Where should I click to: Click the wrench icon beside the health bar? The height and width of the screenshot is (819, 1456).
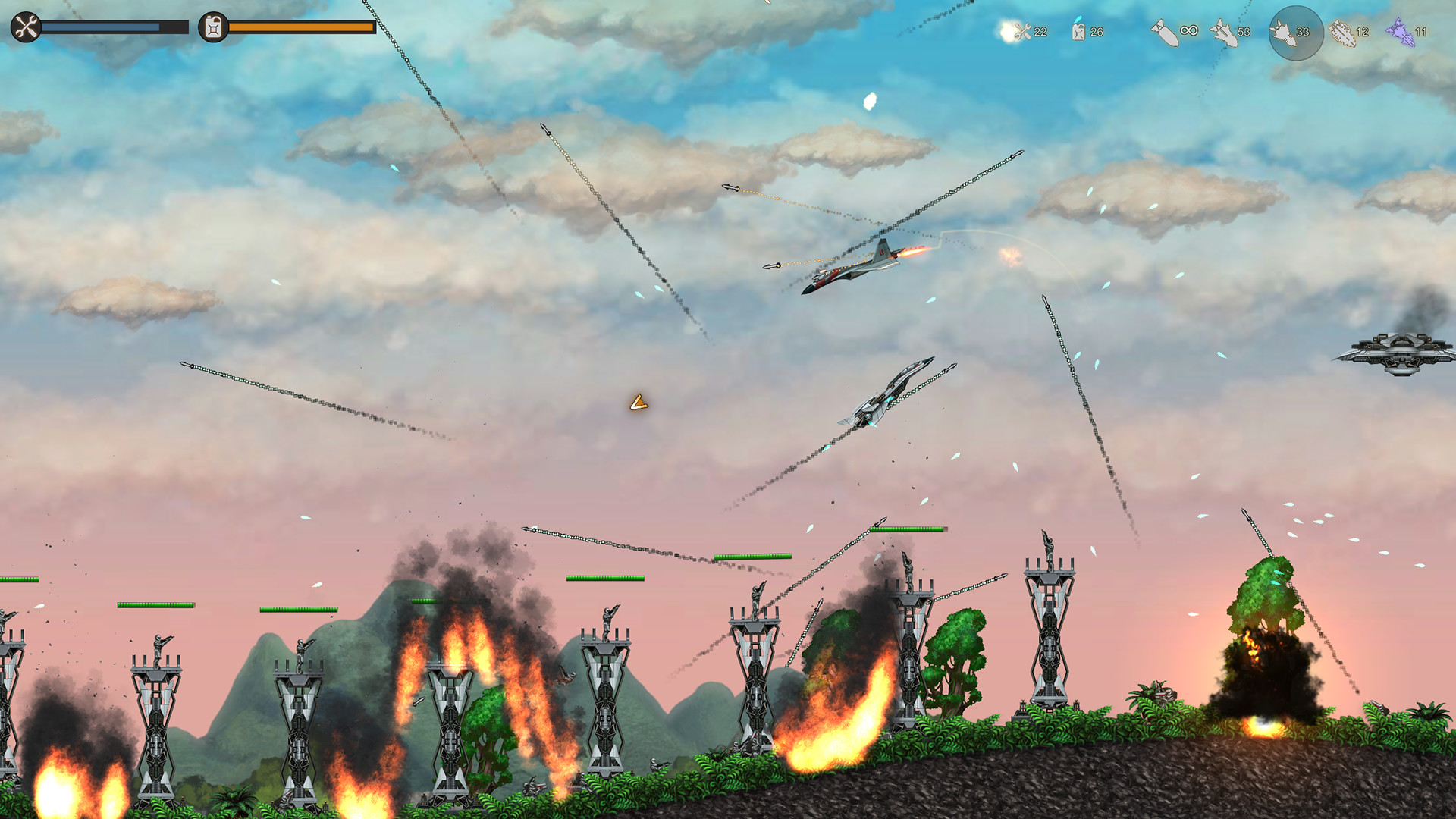coord(24,27)
